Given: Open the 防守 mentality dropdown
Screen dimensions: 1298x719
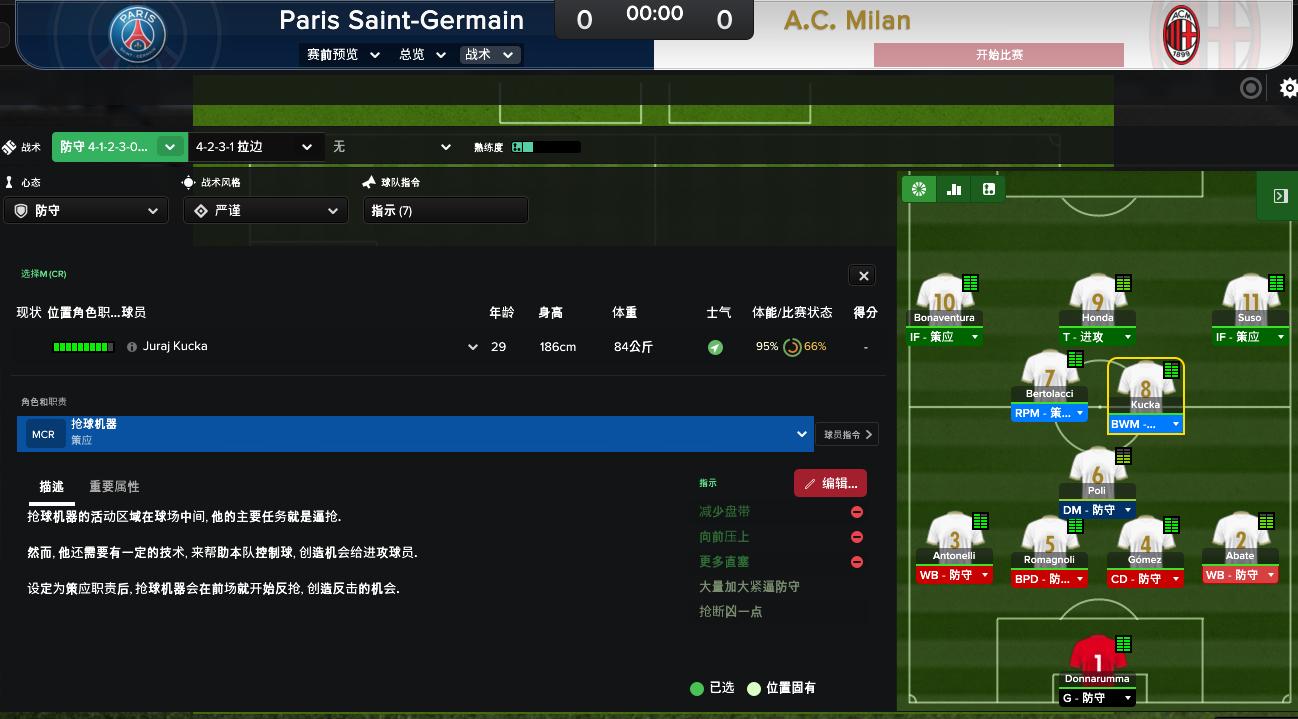Looking at the screenshot, I should [86, 211].
